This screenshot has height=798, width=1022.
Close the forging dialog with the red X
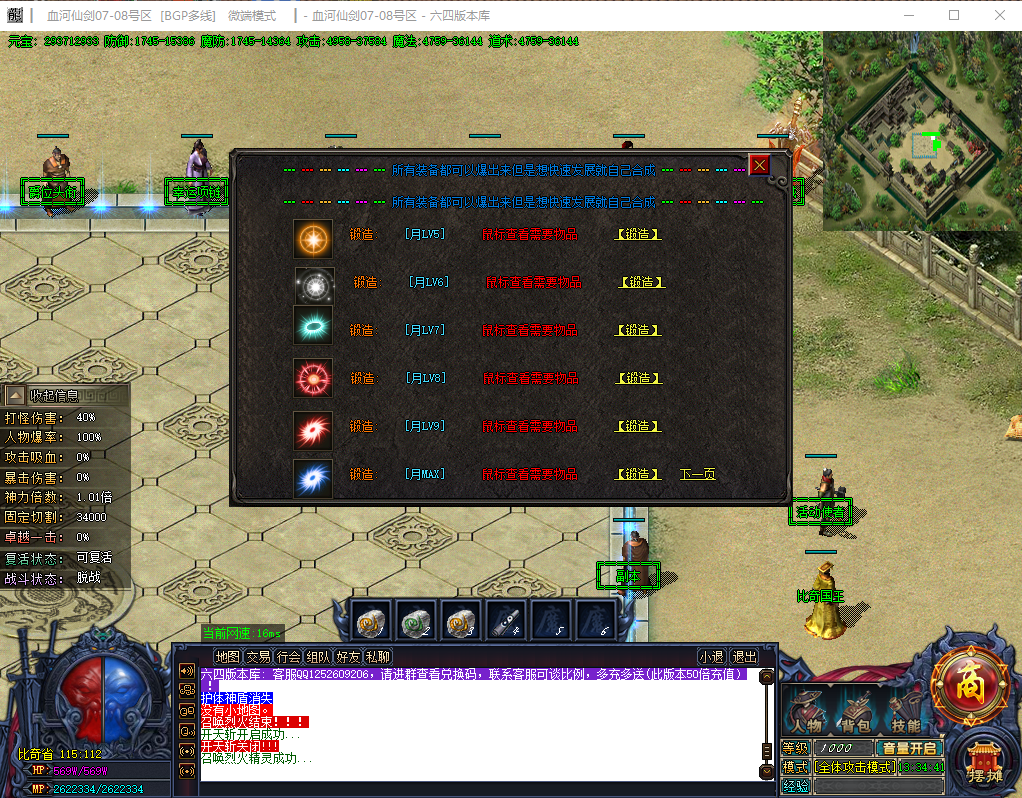[x=760, y=165]
